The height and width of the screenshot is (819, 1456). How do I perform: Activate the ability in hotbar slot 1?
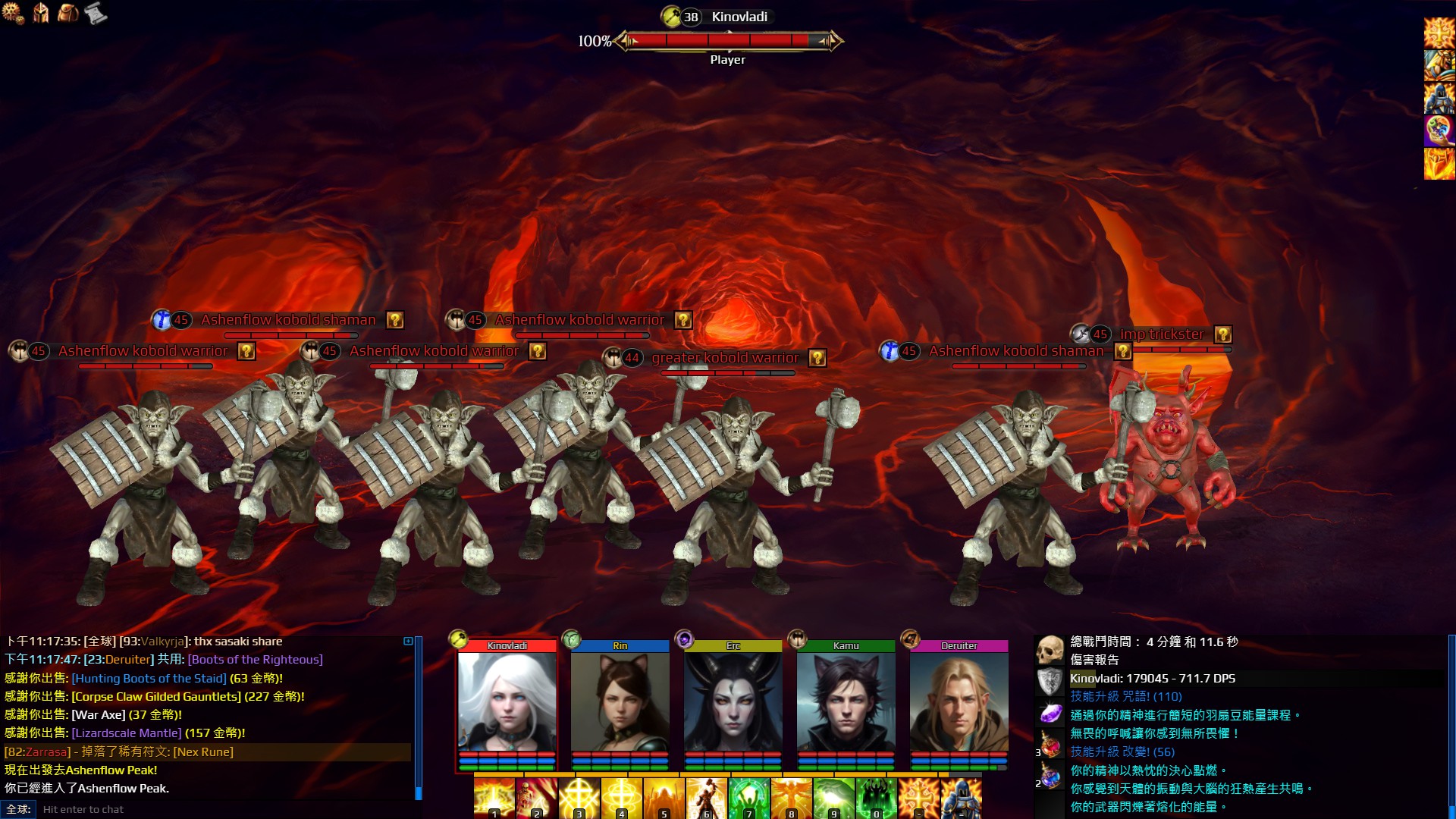click(494, 798)
